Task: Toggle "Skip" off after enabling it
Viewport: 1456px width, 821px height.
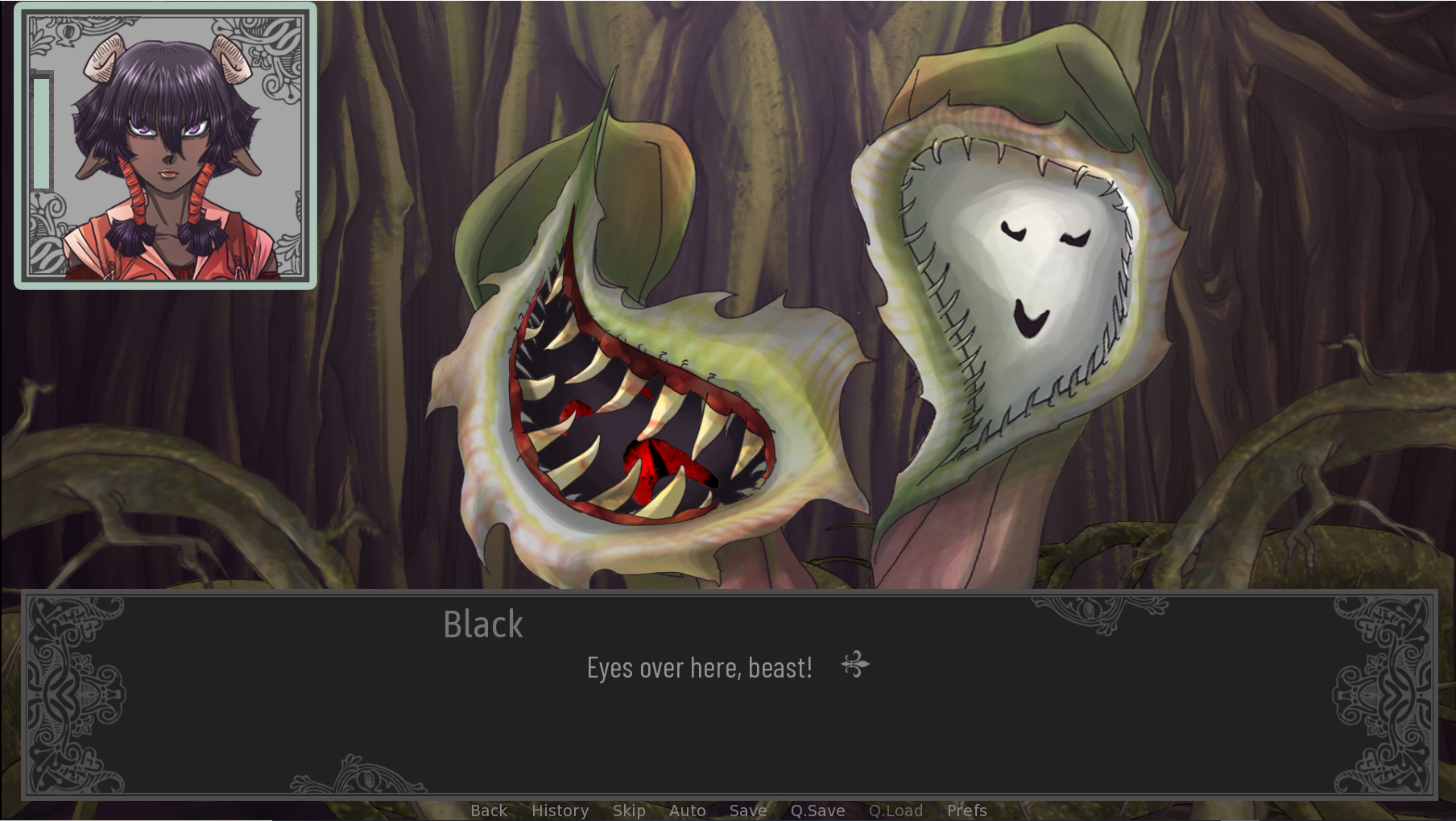Action: tap(630, 810)
